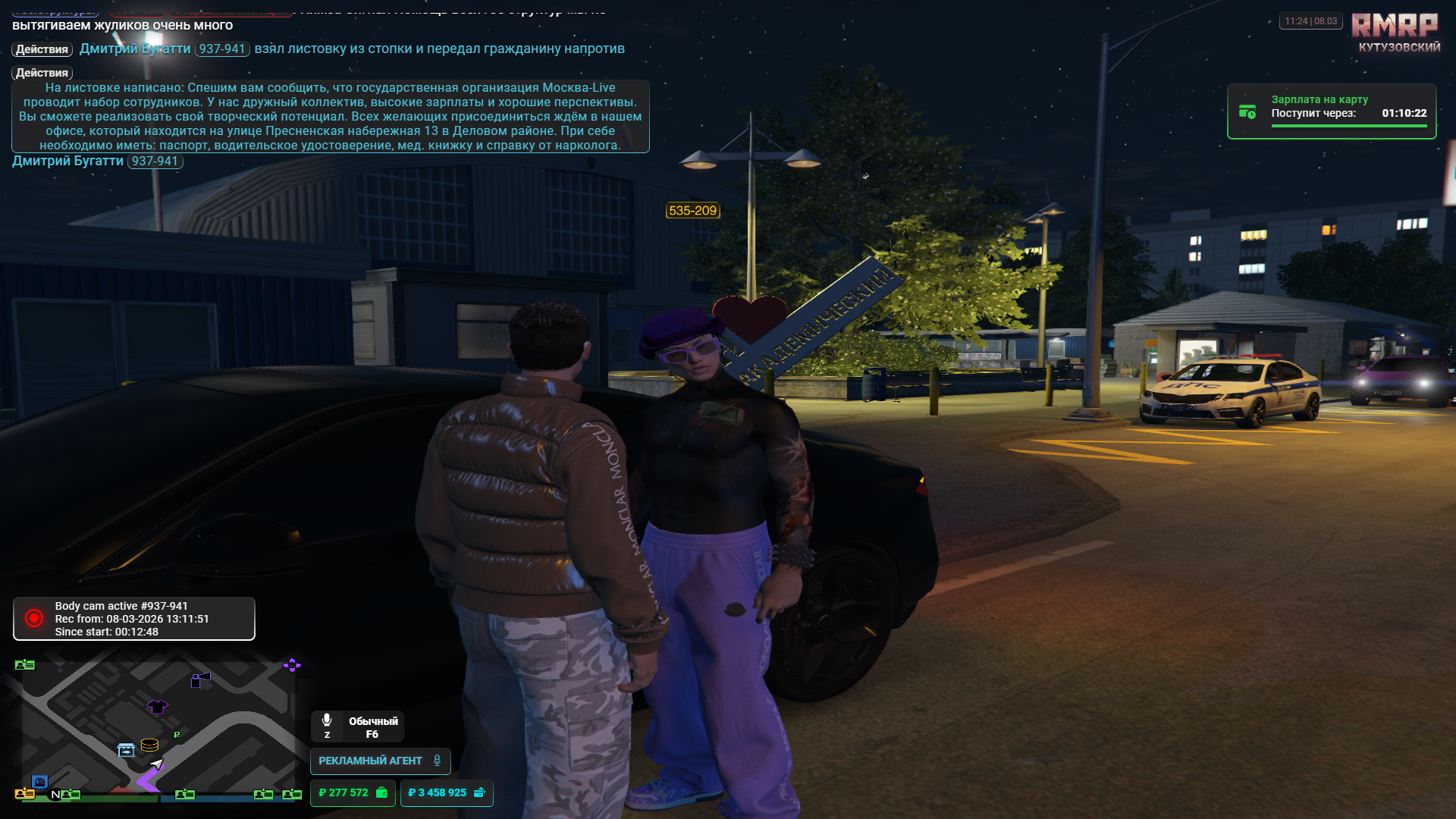
Task: Click the black T-shirt clothing store marker
Action: (x=158, y=707)
